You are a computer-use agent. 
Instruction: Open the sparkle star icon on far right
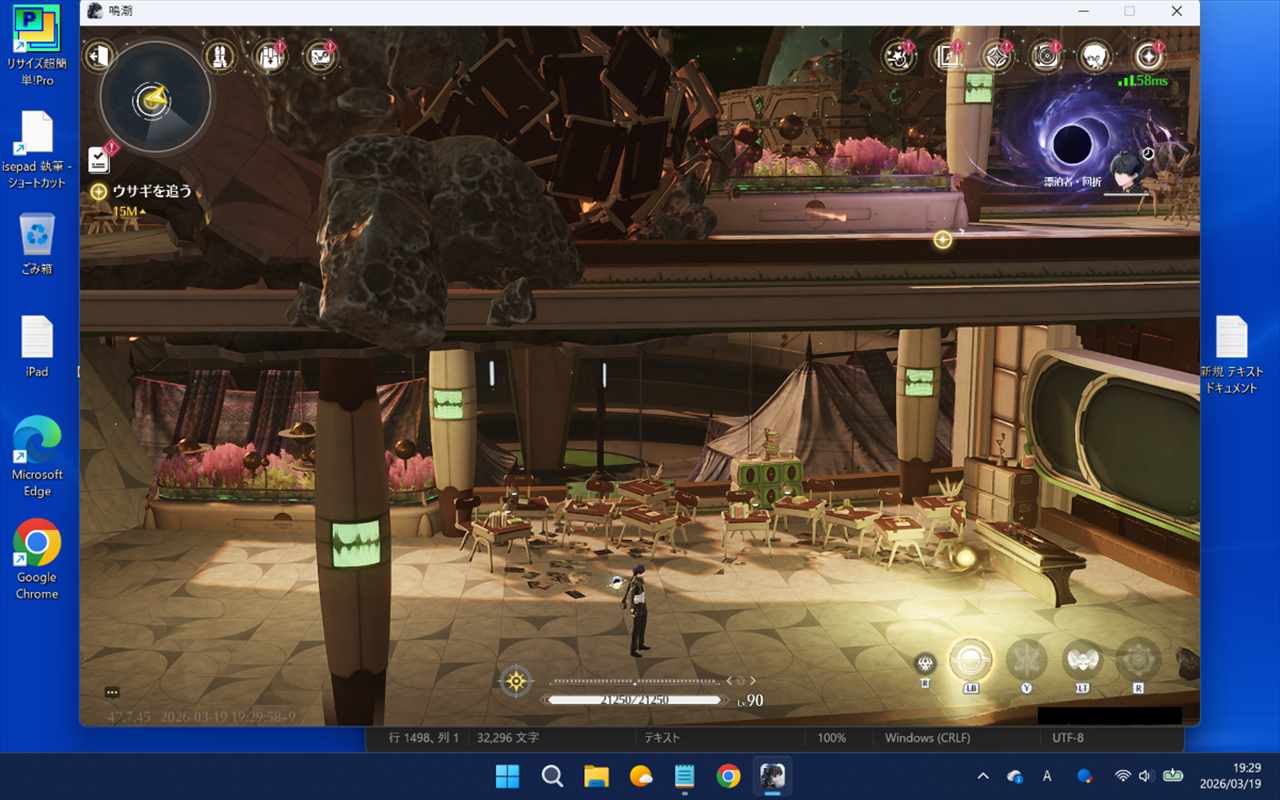pyautogui.click(x=1147, y=56)
